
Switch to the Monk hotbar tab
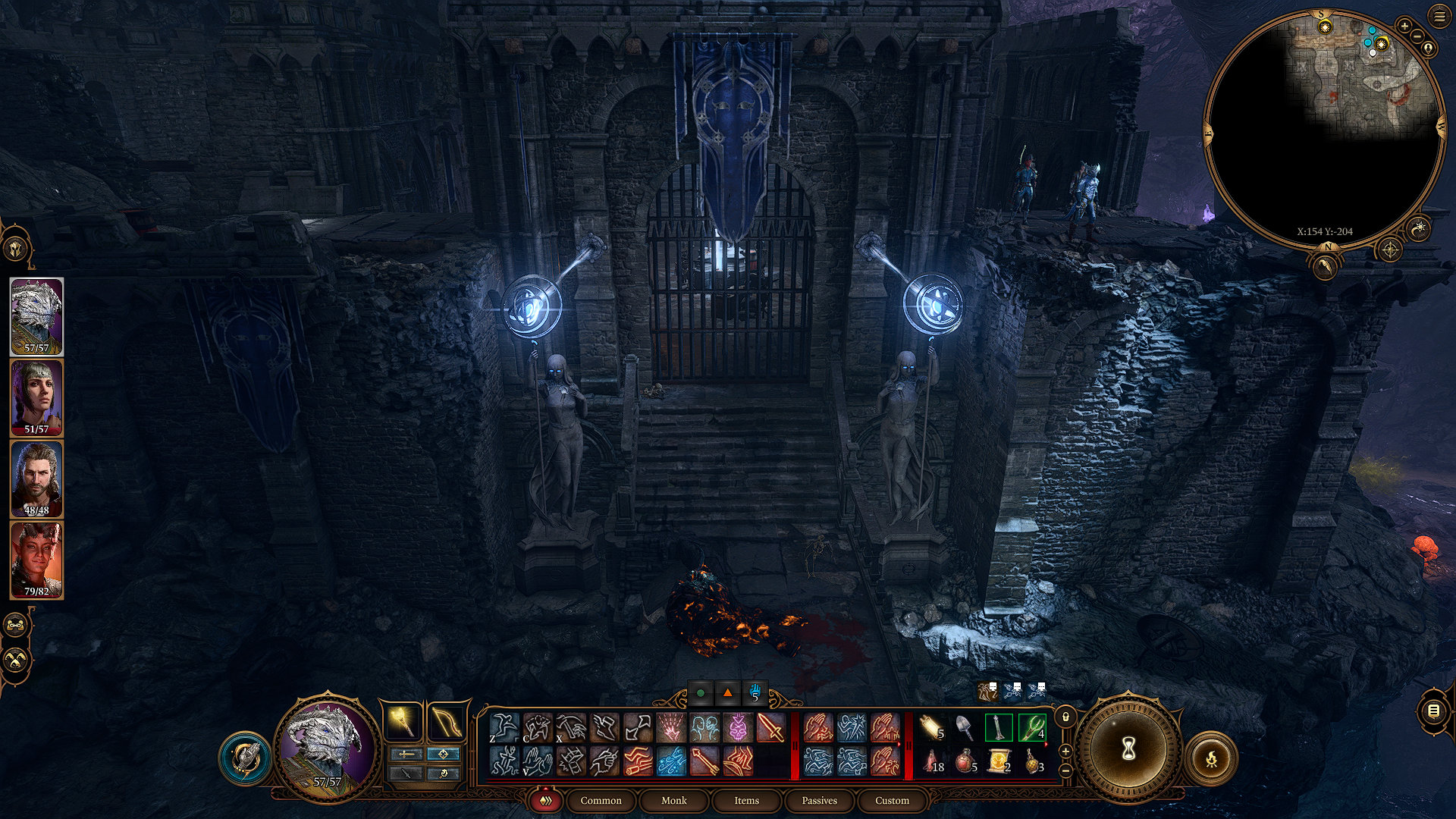click(x=673, y=800)
